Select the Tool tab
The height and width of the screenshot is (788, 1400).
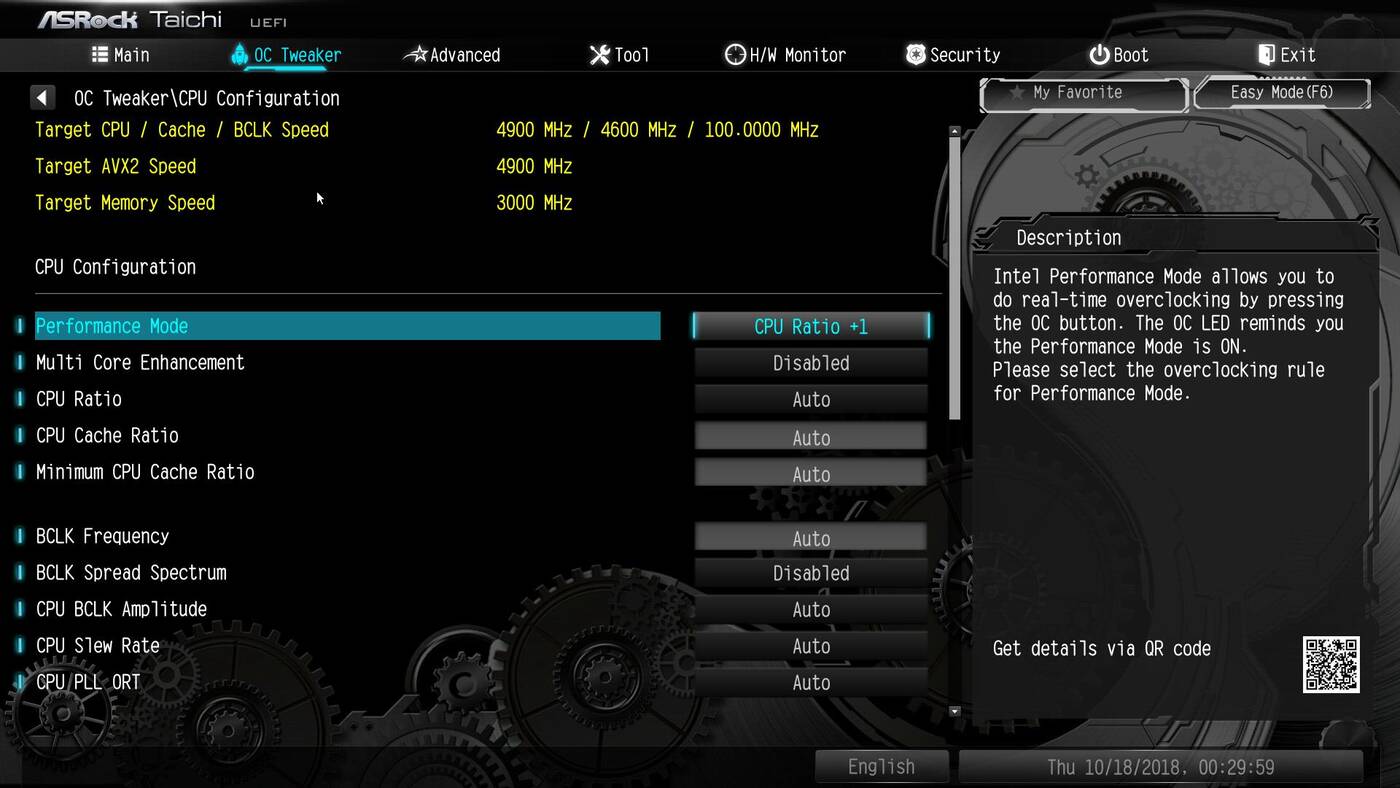620,55
